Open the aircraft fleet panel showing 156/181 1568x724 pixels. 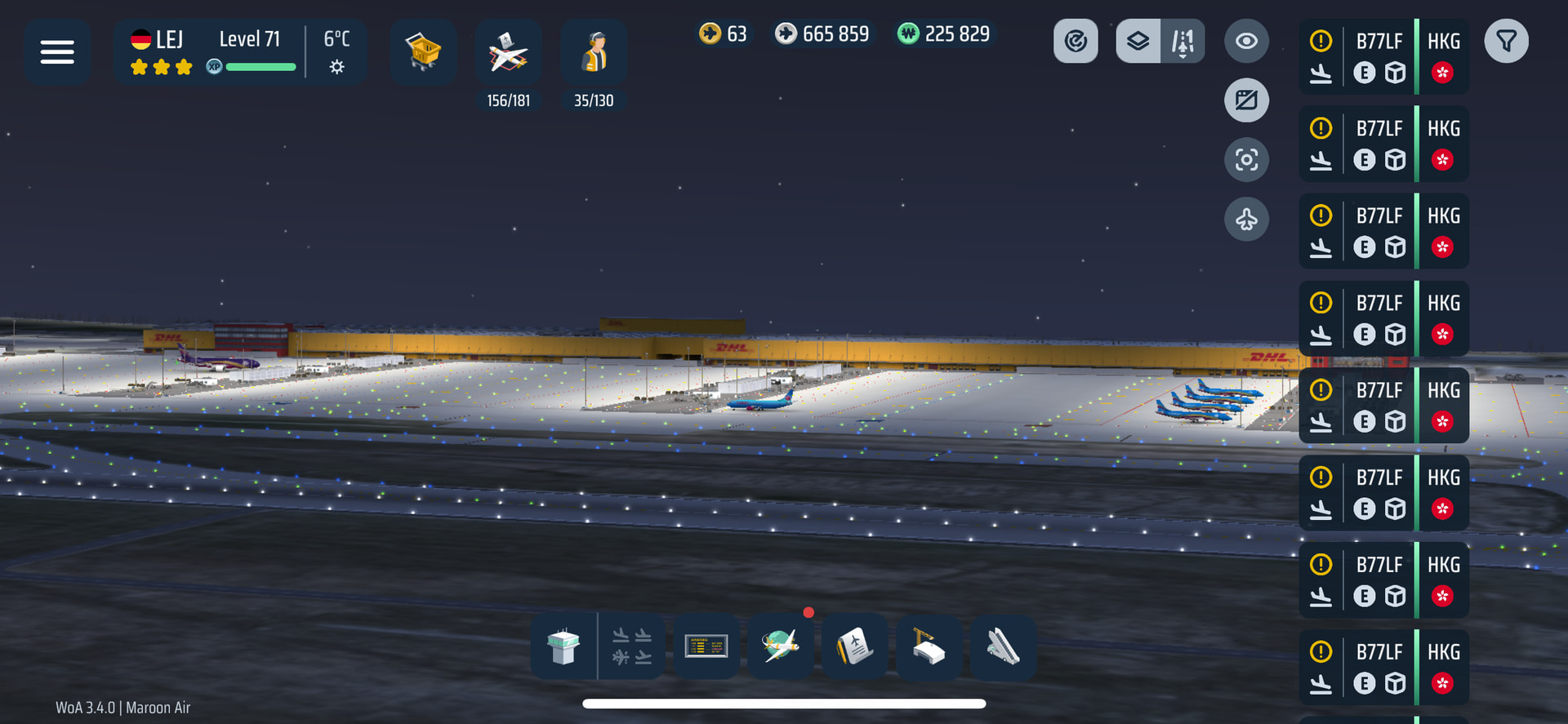(508, 54)
